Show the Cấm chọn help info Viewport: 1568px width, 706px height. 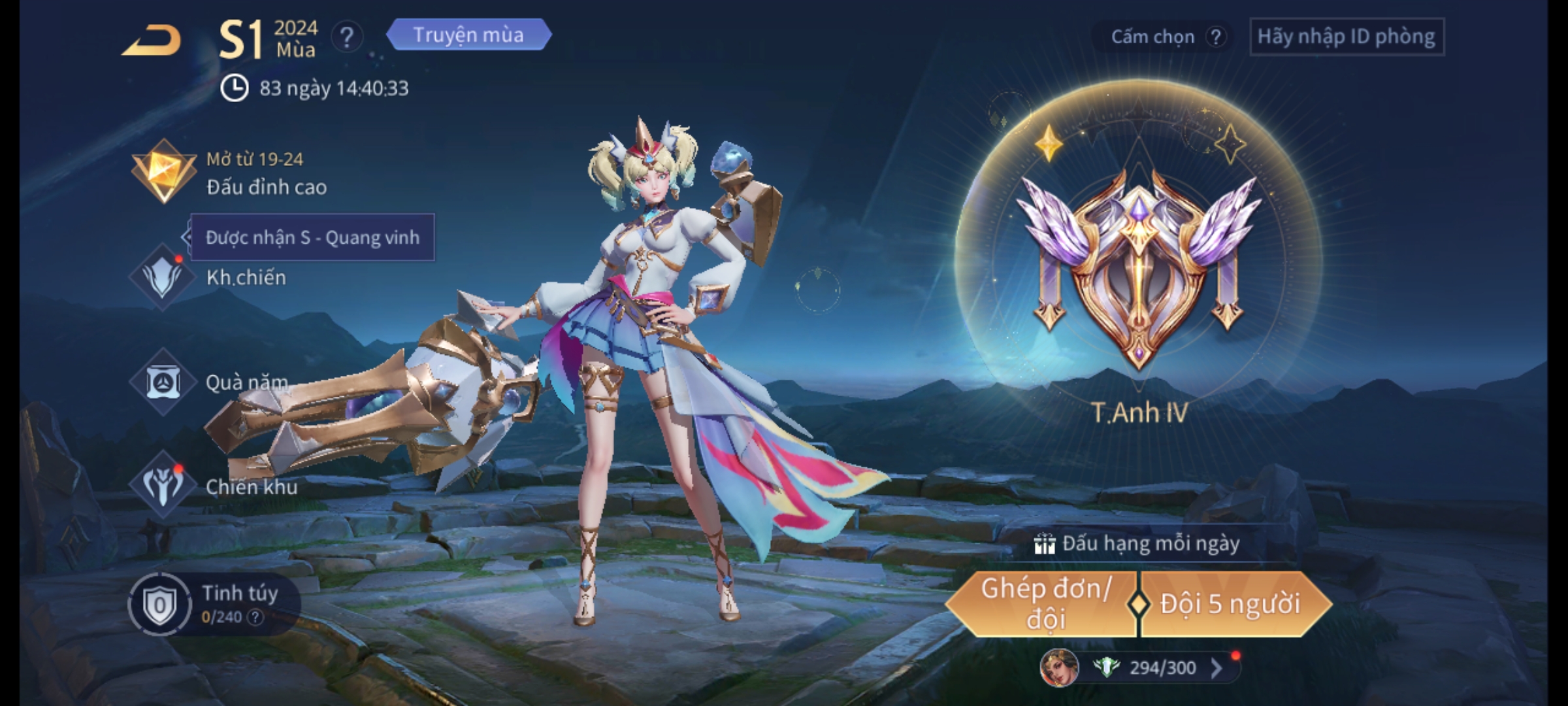coord(1215,37)
